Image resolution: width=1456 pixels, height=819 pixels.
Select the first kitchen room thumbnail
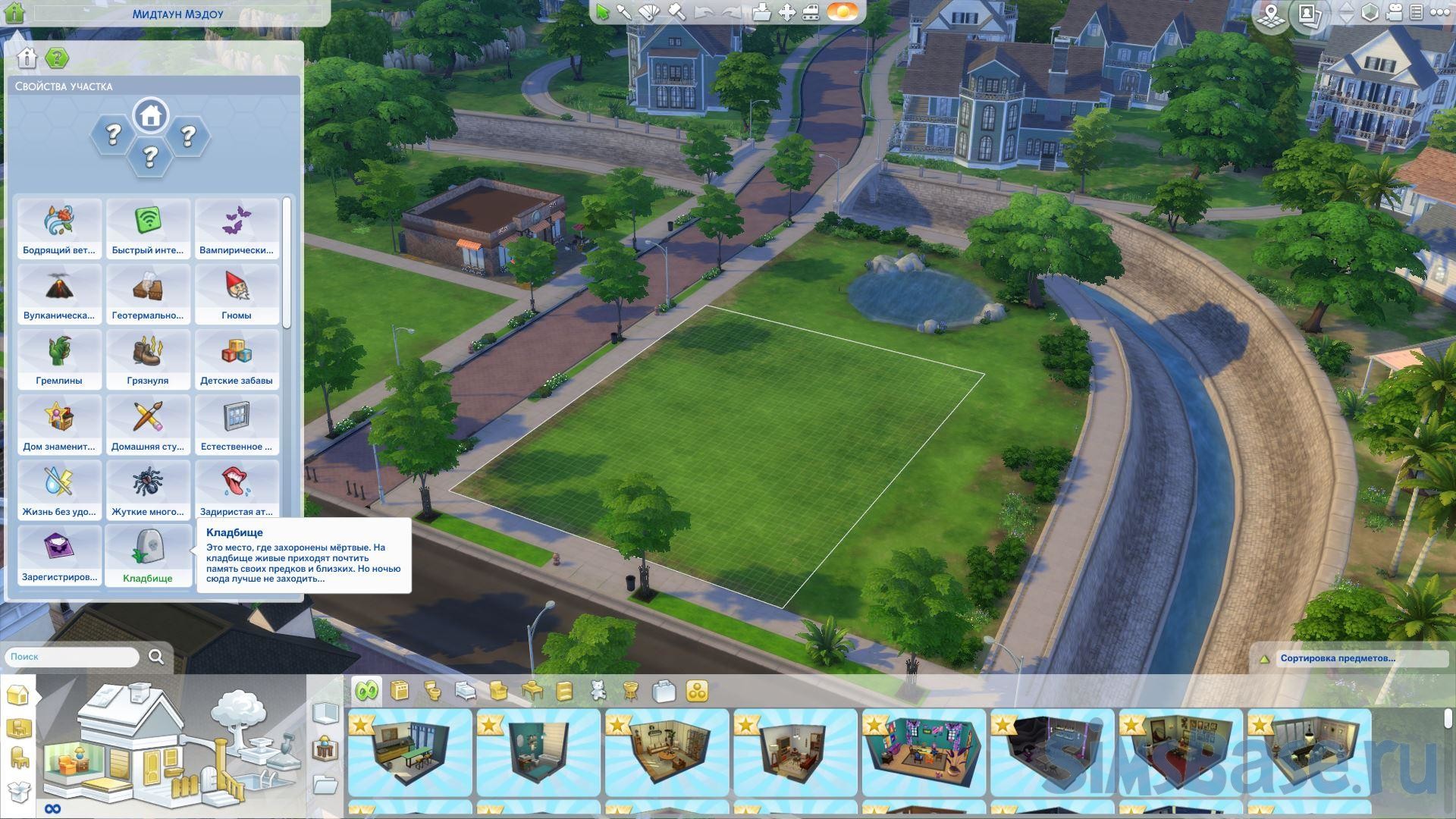(x=409, y=751)
